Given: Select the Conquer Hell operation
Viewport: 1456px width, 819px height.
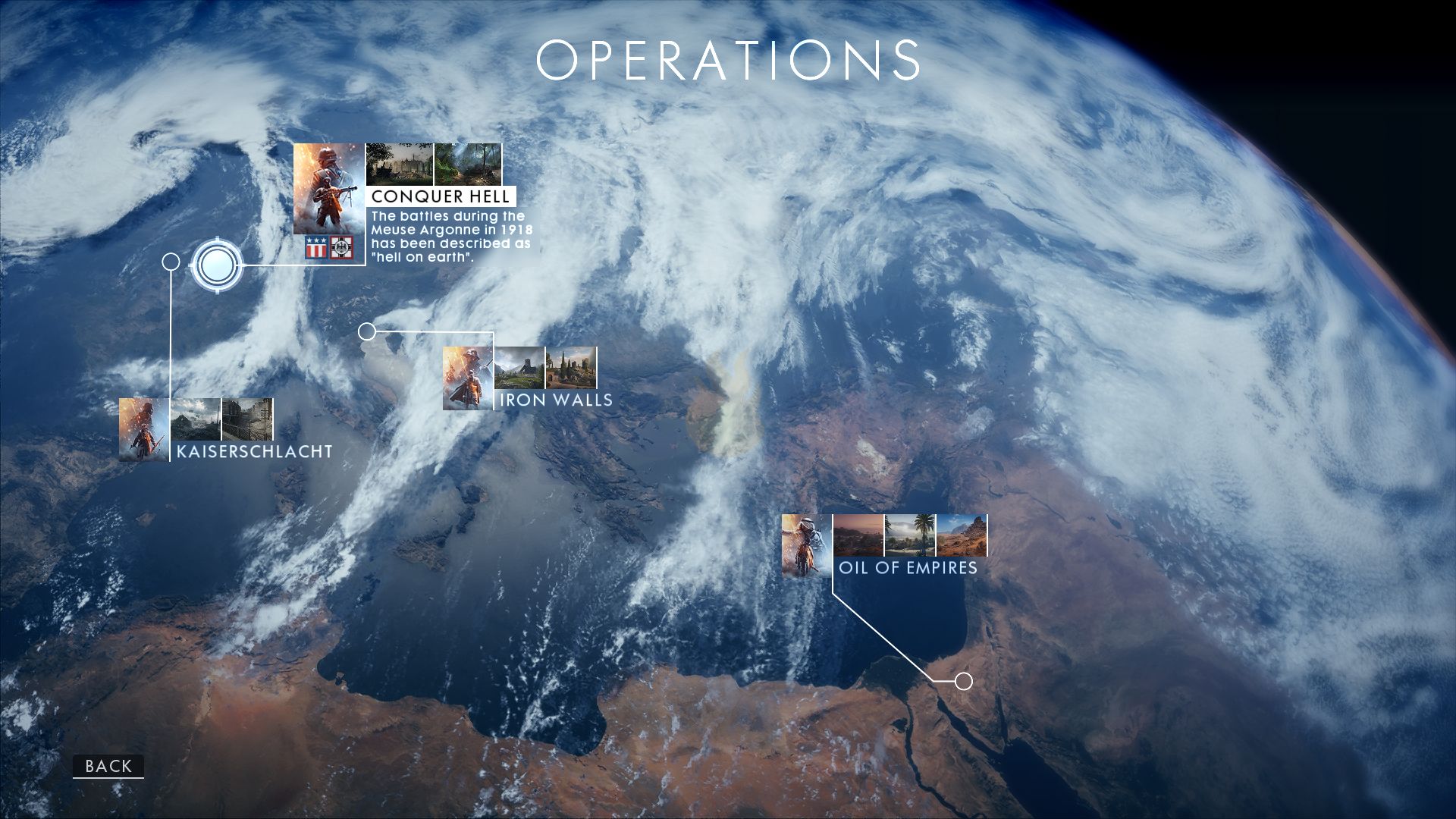Looking at the screenshot, I should point(440,196).
